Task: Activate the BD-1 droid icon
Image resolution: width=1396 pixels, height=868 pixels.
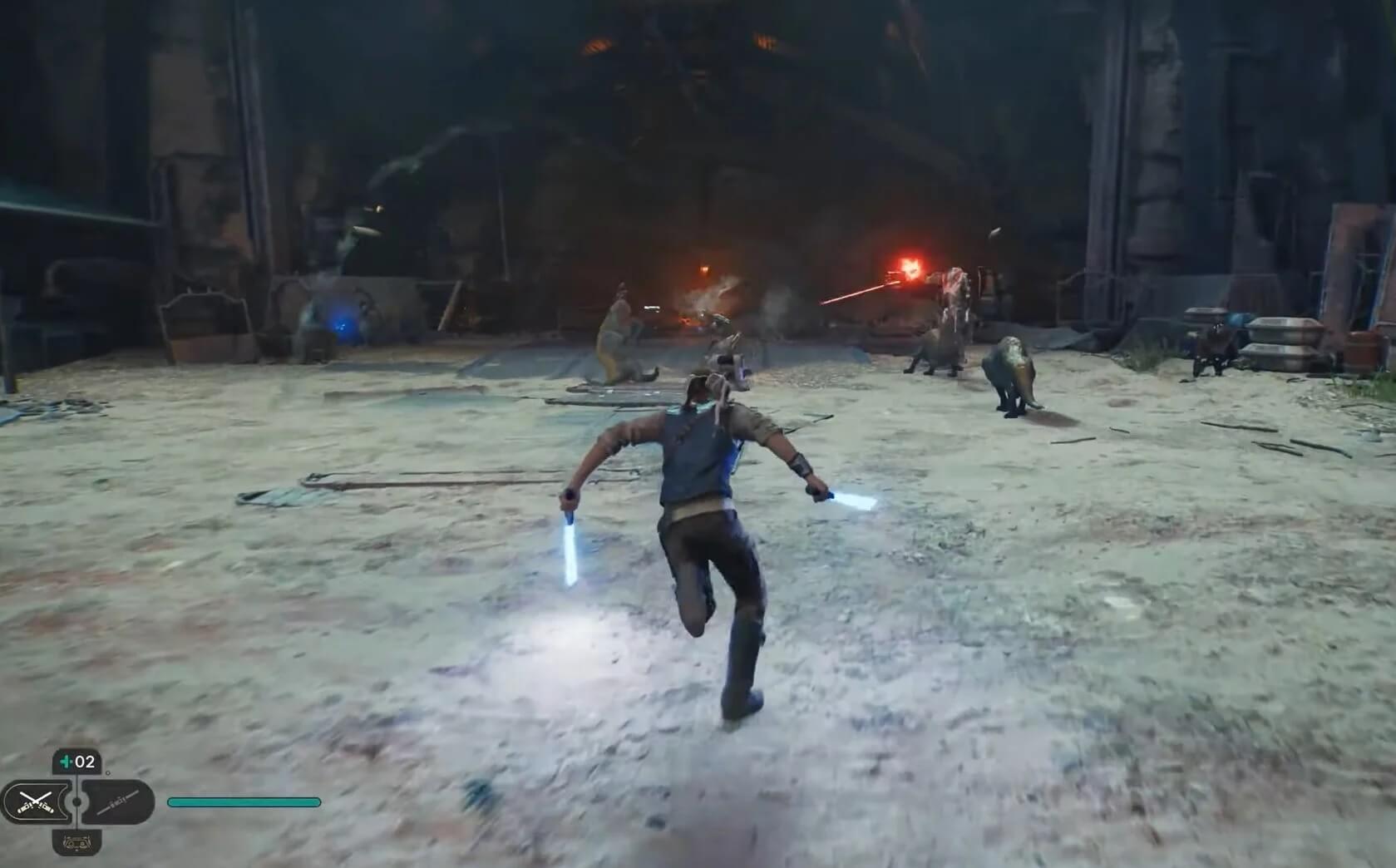Action: pyautogui.click(x=77, y=842)
